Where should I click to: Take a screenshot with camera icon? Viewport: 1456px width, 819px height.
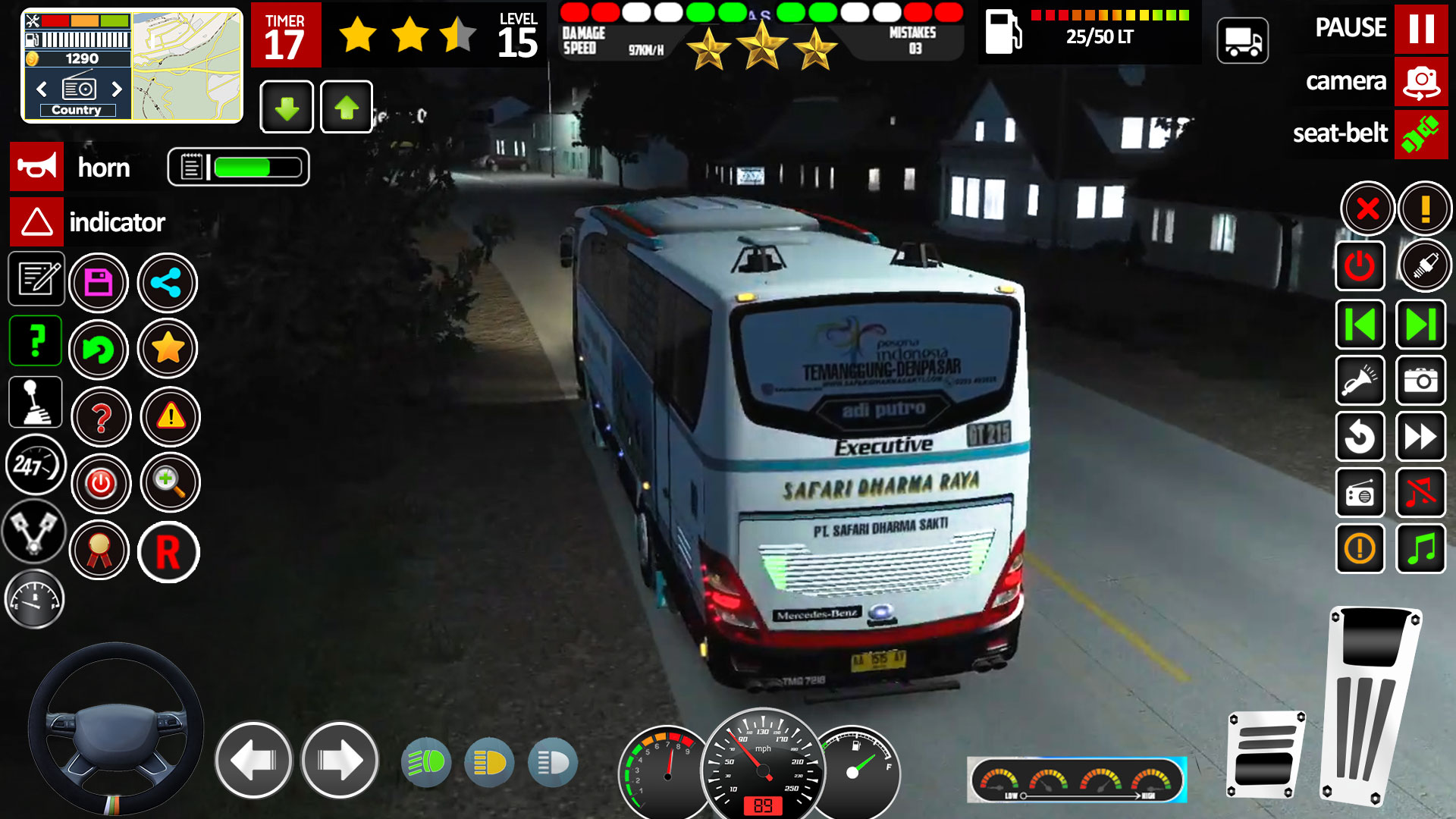[1420, 380]
